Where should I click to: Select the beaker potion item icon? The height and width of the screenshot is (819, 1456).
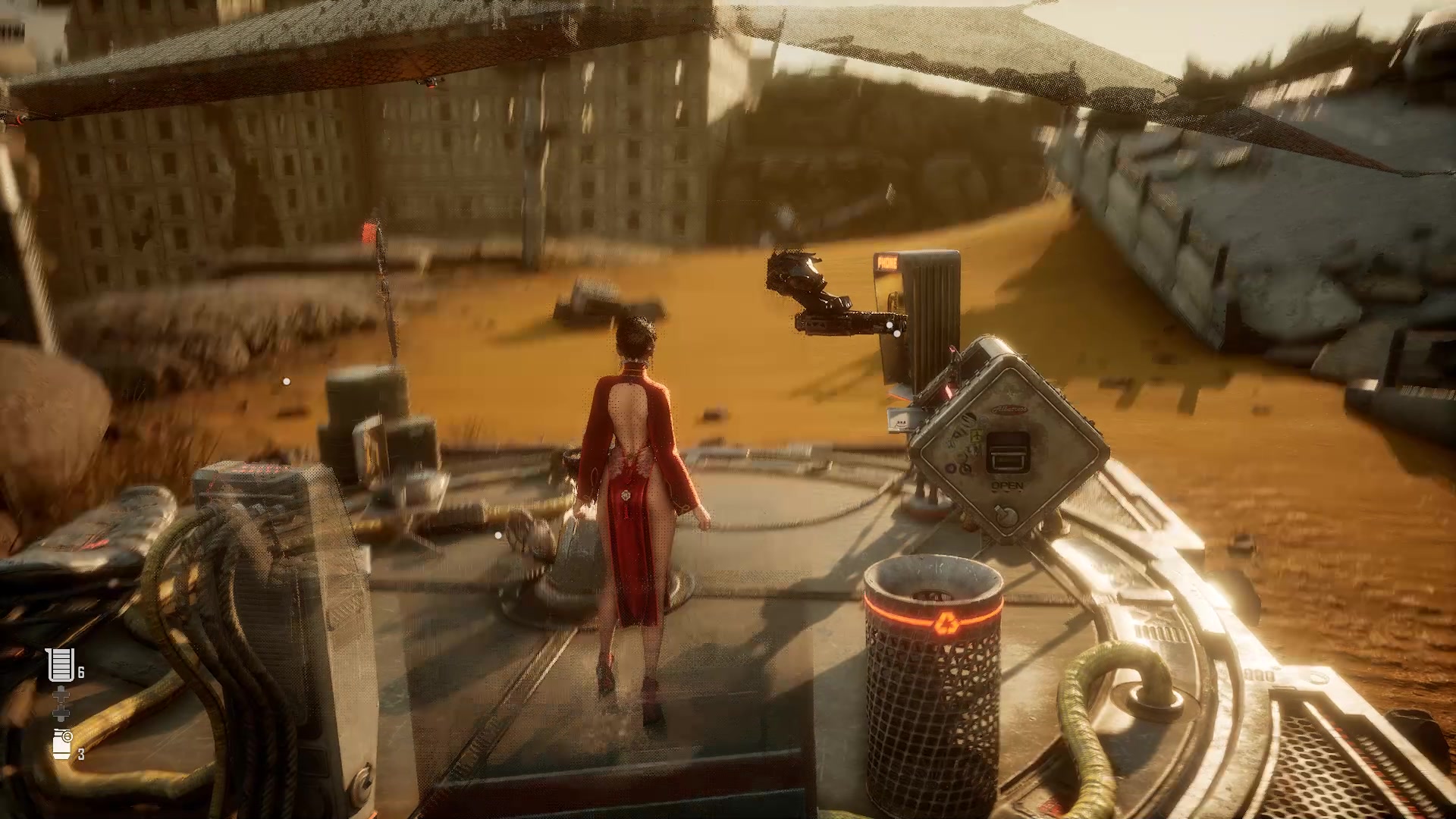click(61, 665)
